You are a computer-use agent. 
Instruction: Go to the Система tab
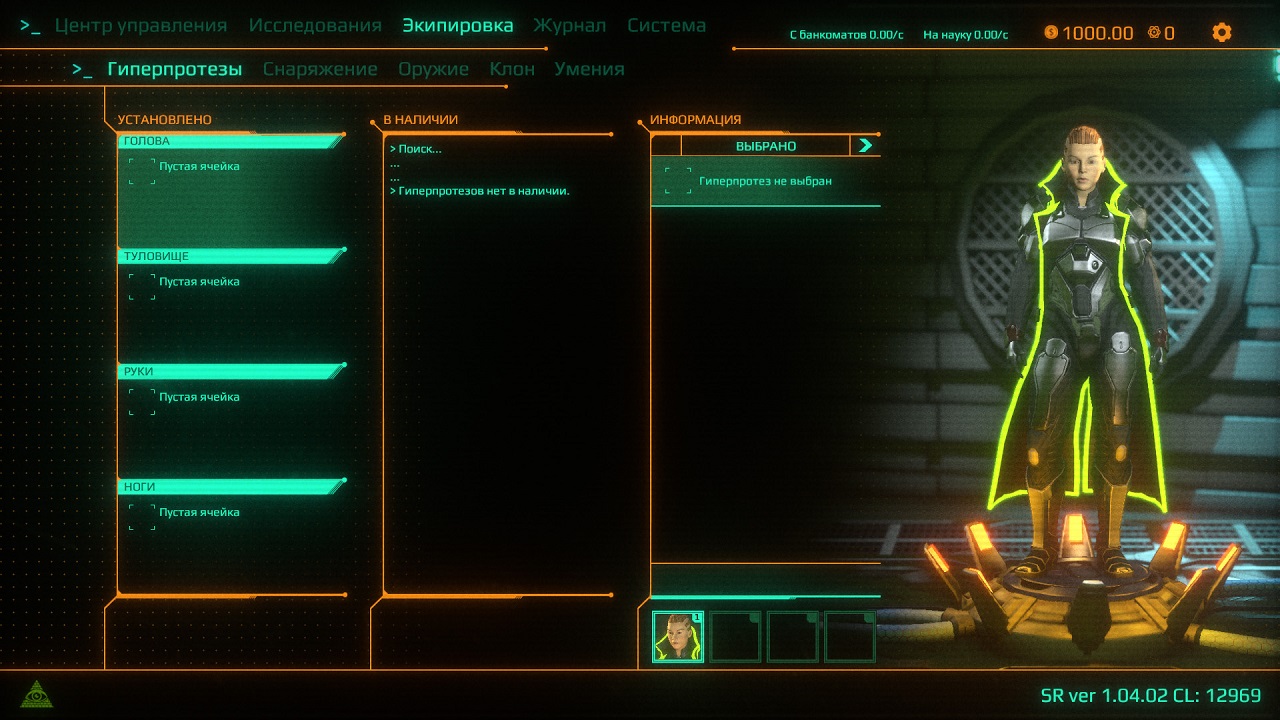click(667, 26)
